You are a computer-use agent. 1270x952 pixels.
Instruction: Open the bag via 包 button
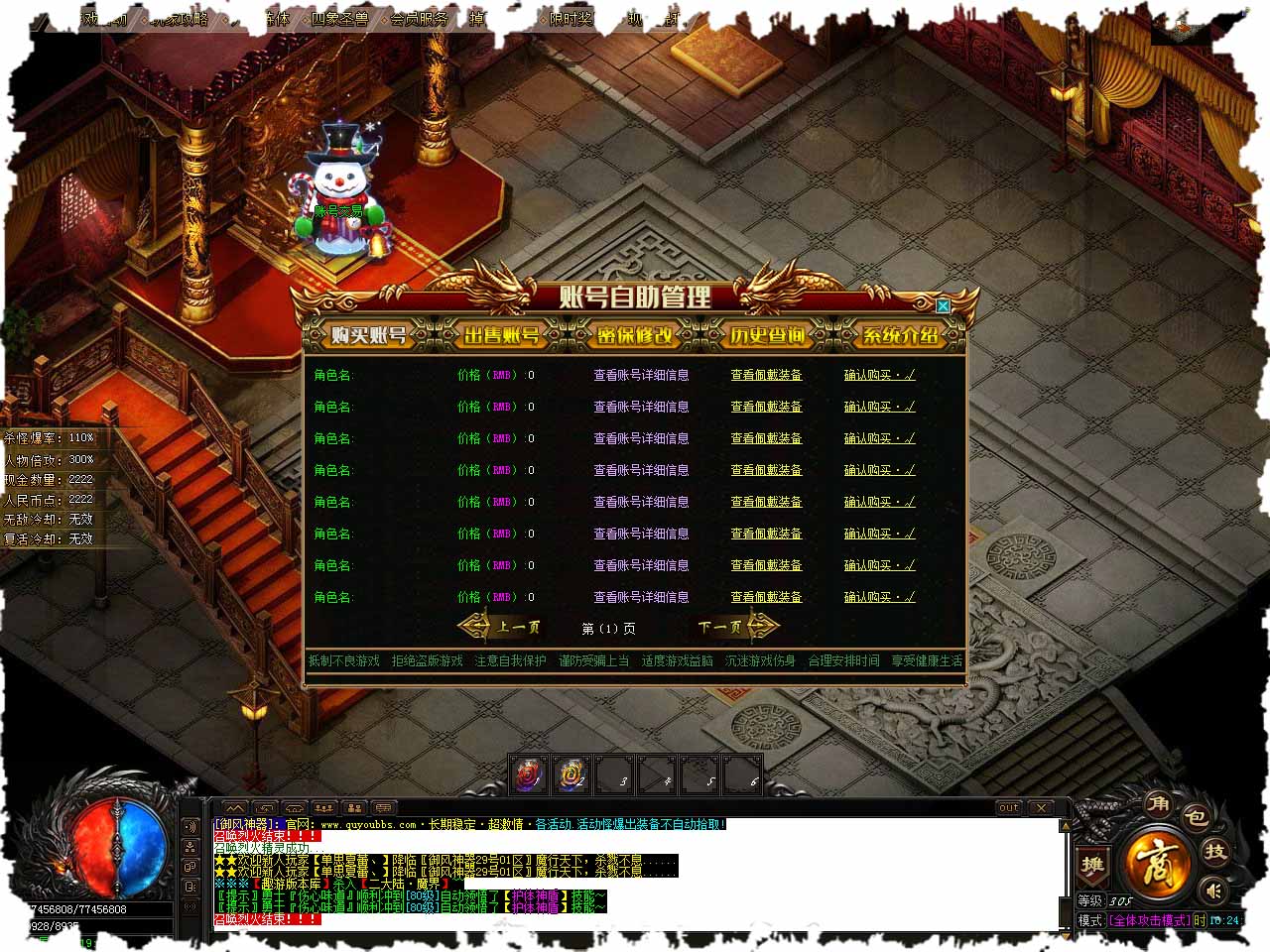(x=1196, y=817)
